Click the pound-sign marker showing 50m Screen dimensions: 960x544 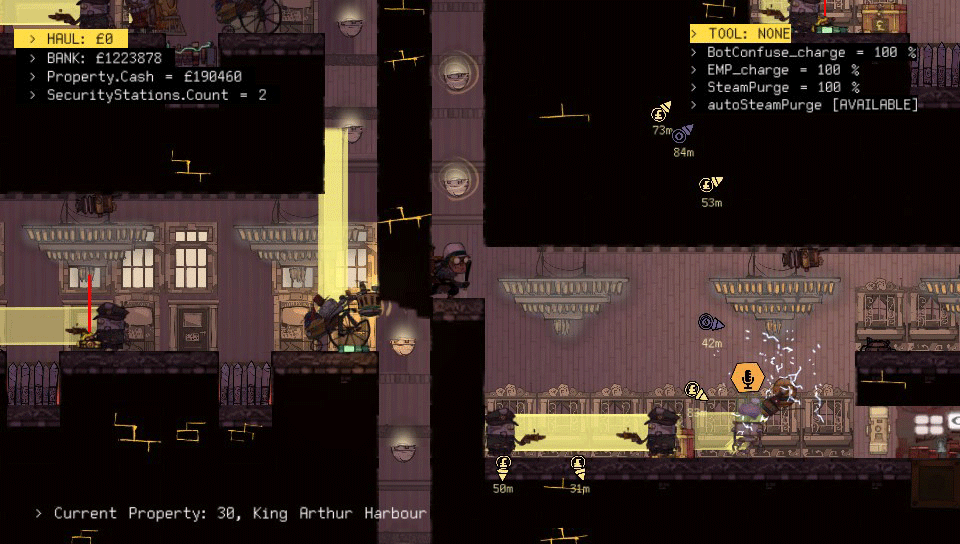pyautogui.click(x=503, y=465)
